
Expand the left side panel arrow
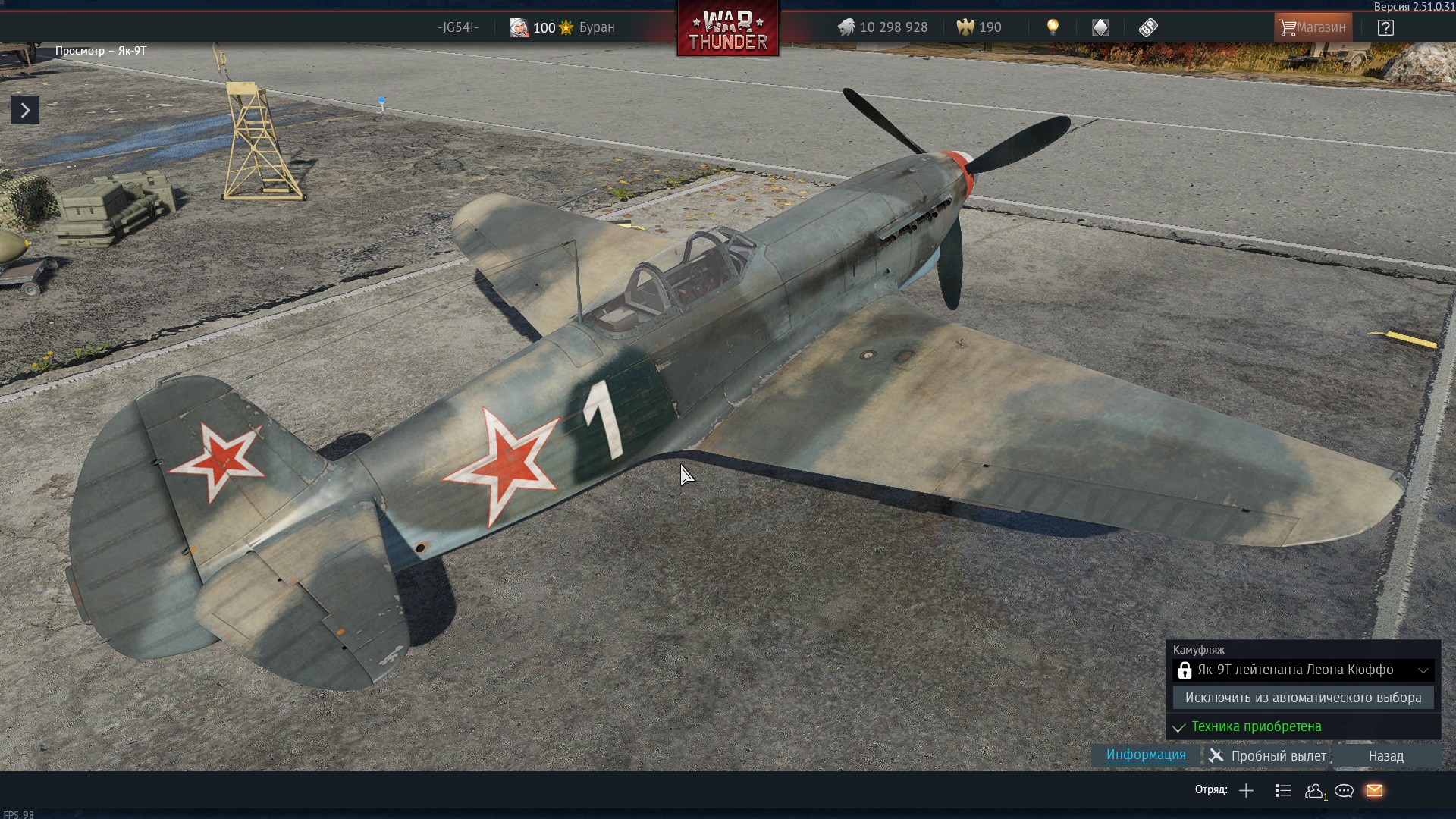pos(25,111)
